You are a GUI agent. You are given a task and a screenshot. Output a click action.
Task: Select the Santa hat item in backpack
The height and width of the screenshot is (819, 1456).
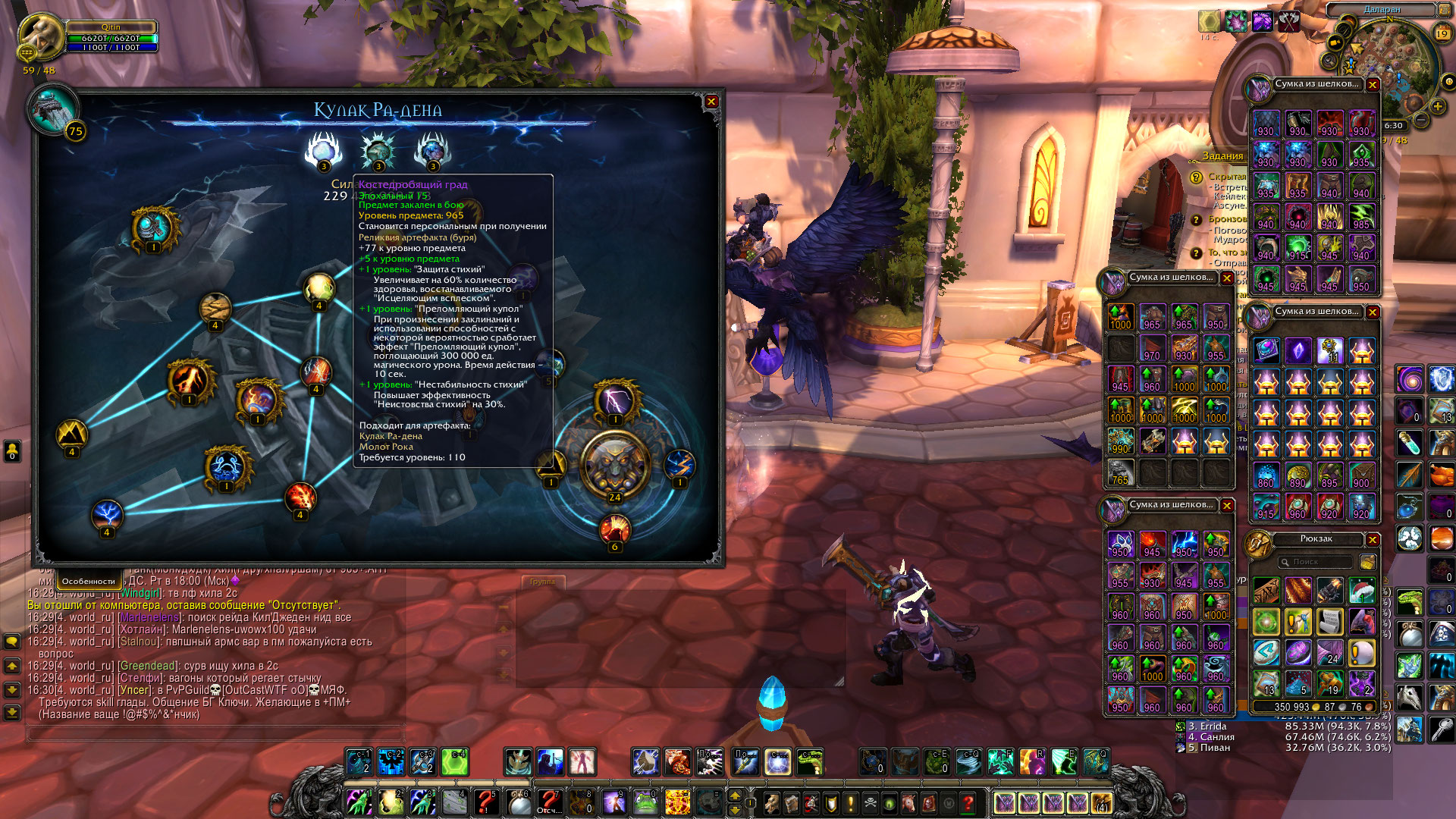point(1362,591)
